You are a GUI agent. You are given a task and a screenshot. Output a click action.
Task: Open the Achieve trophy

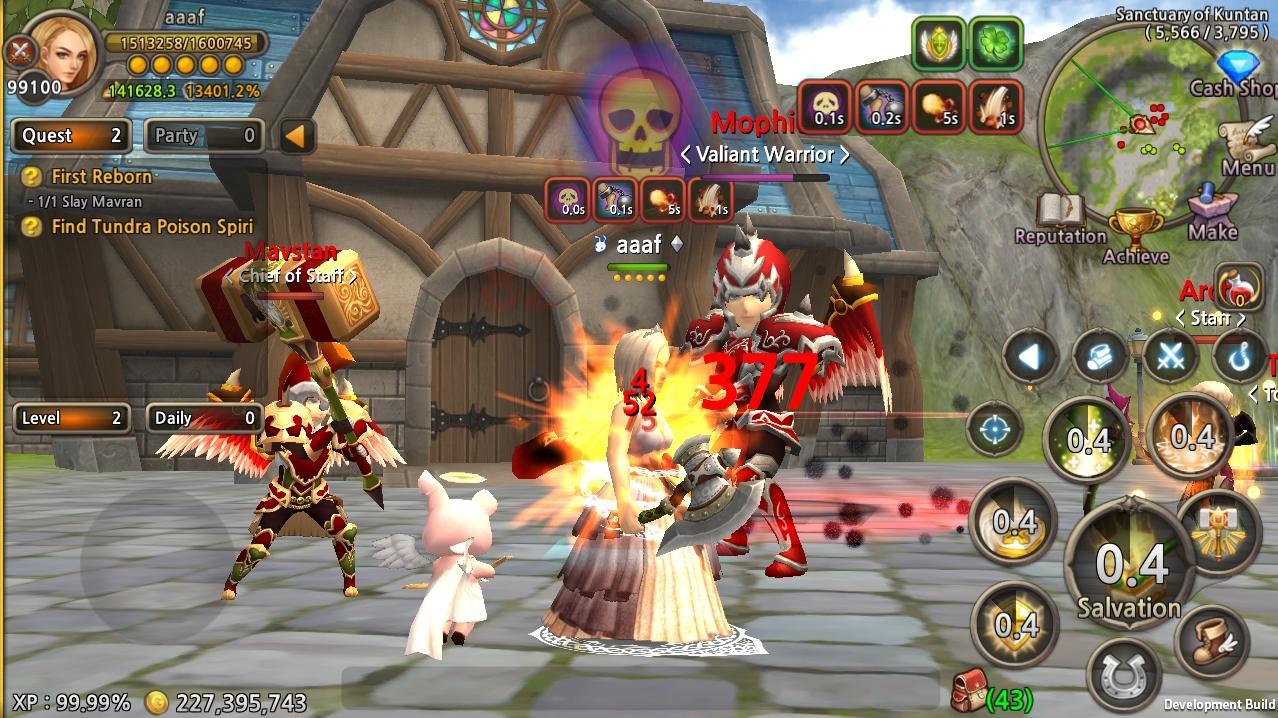tap(1135, 235)
